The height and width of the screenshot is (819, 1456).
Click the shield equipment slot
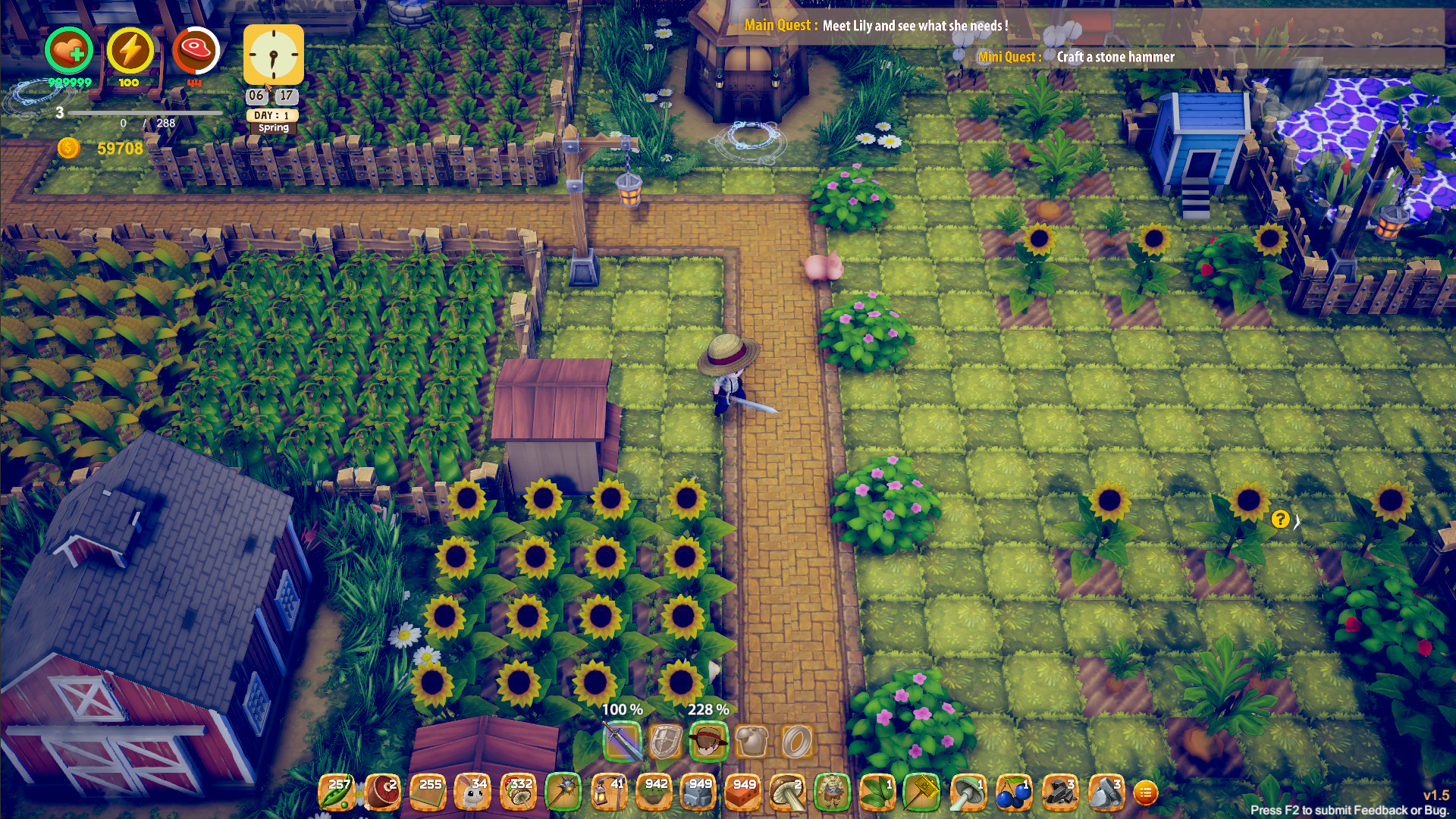(664, 741)
